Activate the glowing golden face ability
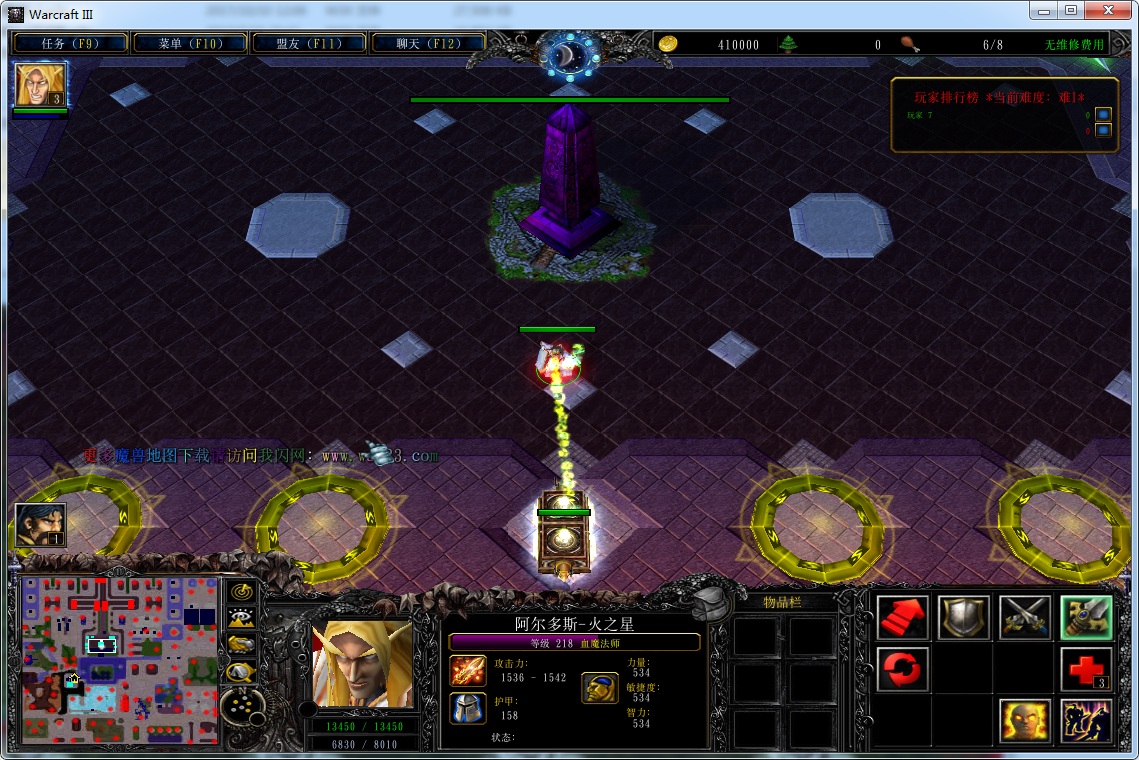1139x760 pixels. (x=1025, y=721)
